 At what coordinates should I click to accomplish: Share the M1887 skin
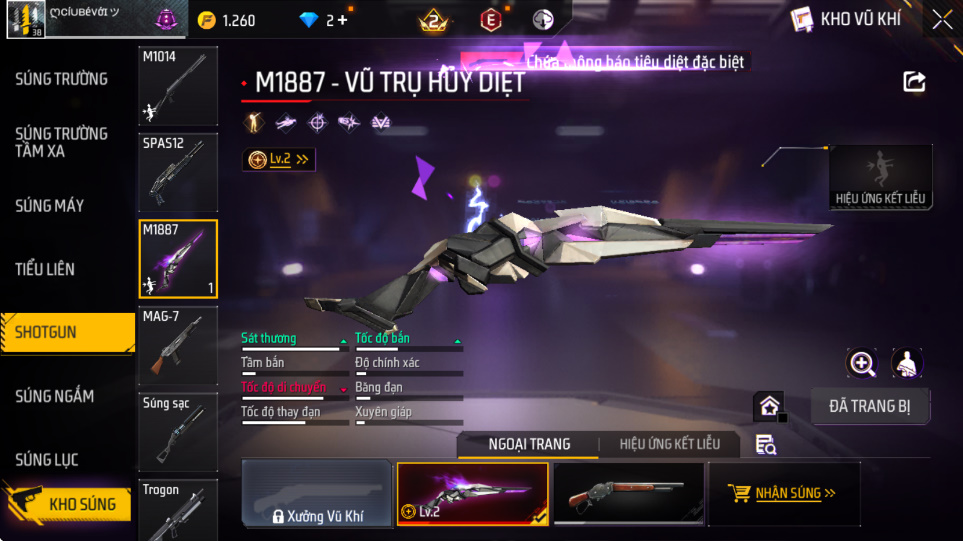pos(914,82)
